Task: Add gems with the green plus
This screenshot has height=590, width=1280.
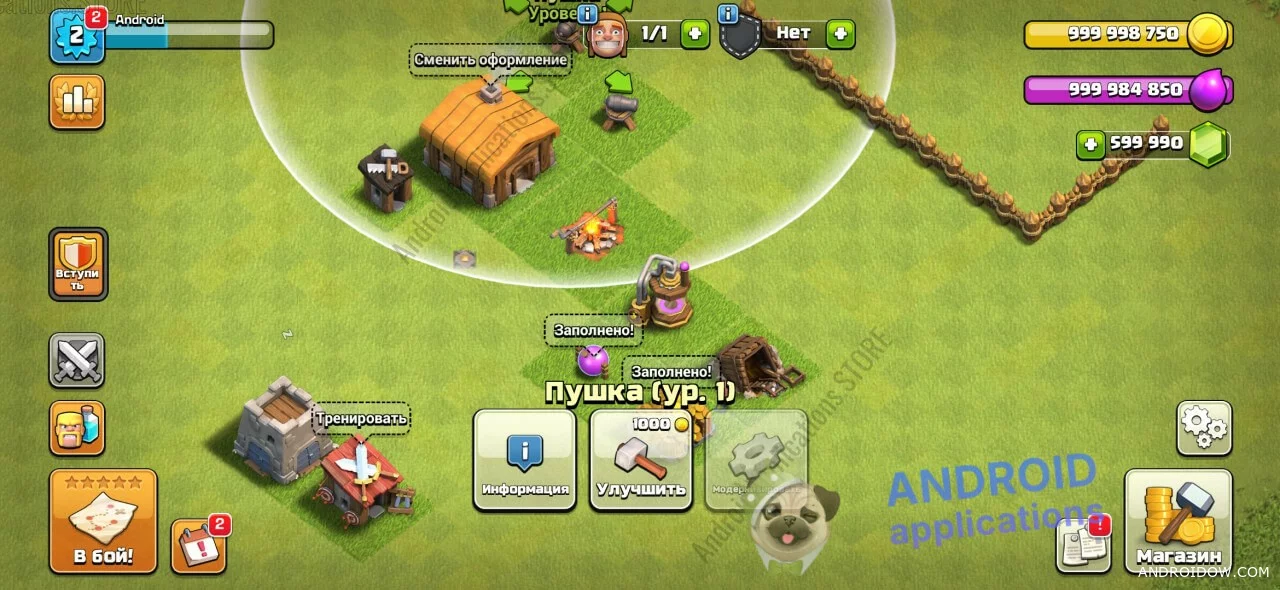Action: click(x=1091, y=144)
